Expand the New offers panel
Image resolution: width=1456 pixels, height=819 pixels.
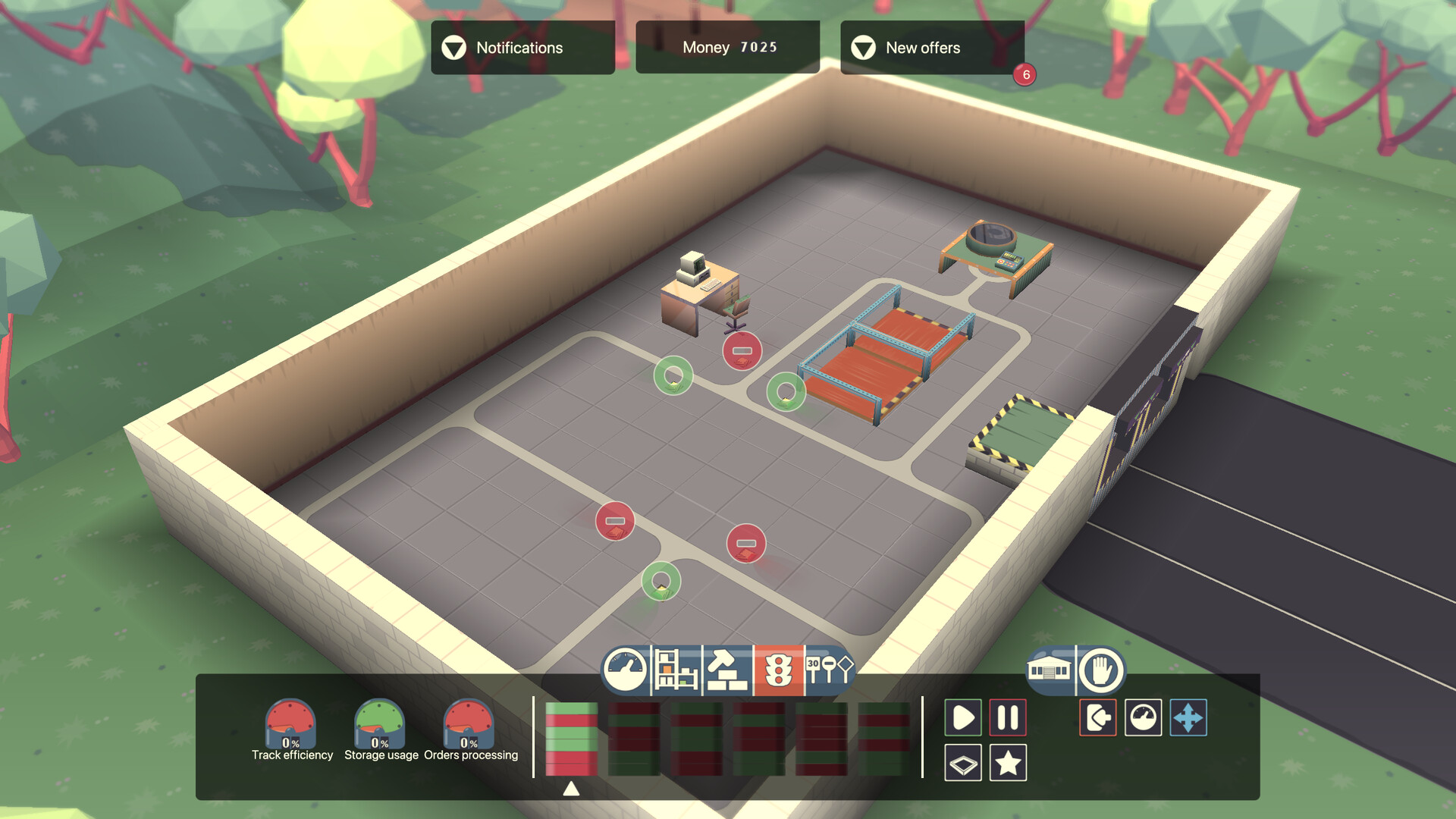pyautogui.click(x=931, y=48)
